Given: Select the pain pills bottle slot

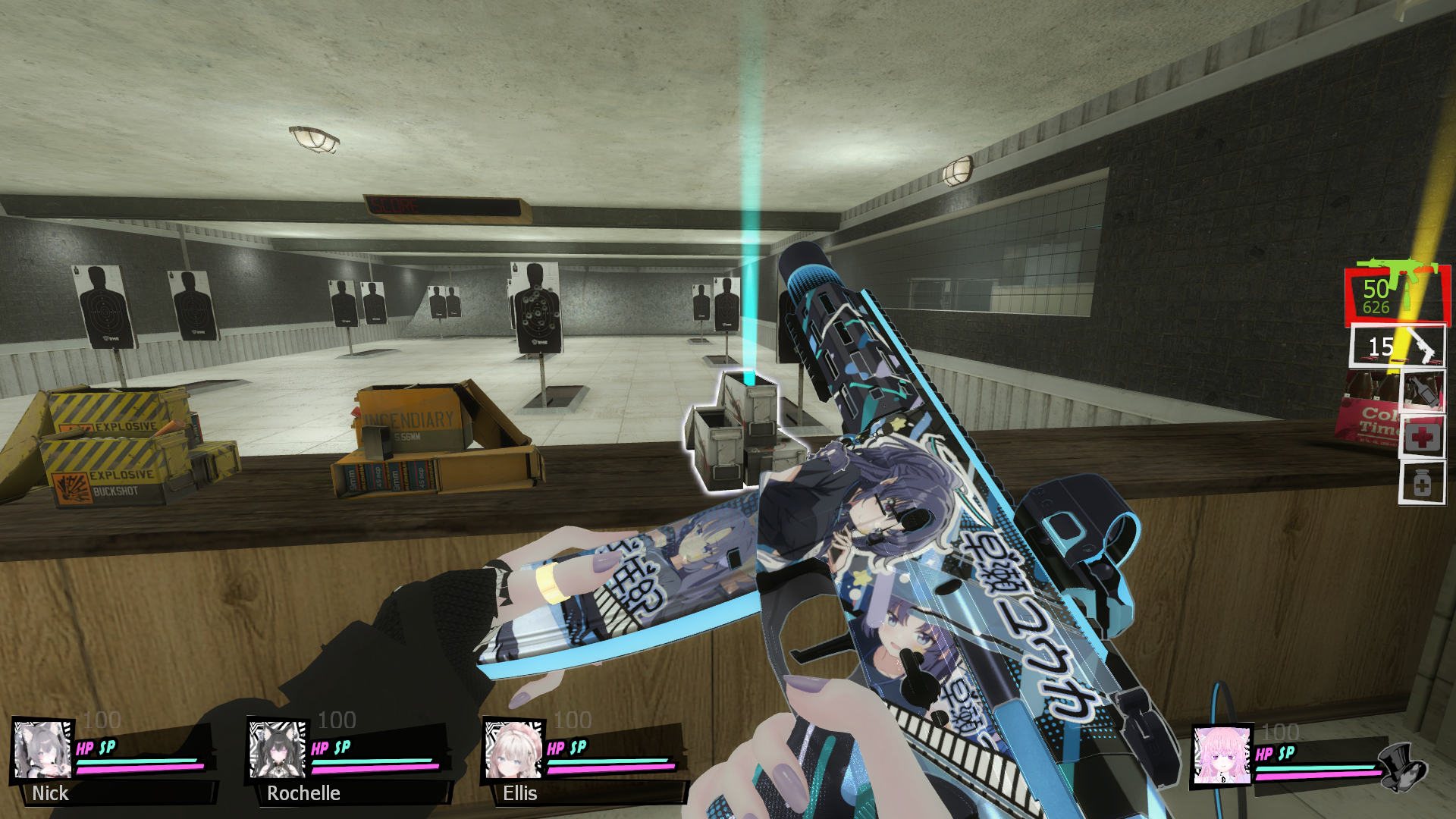Looking at the screenshot, I should click(x=1422, y=483).
